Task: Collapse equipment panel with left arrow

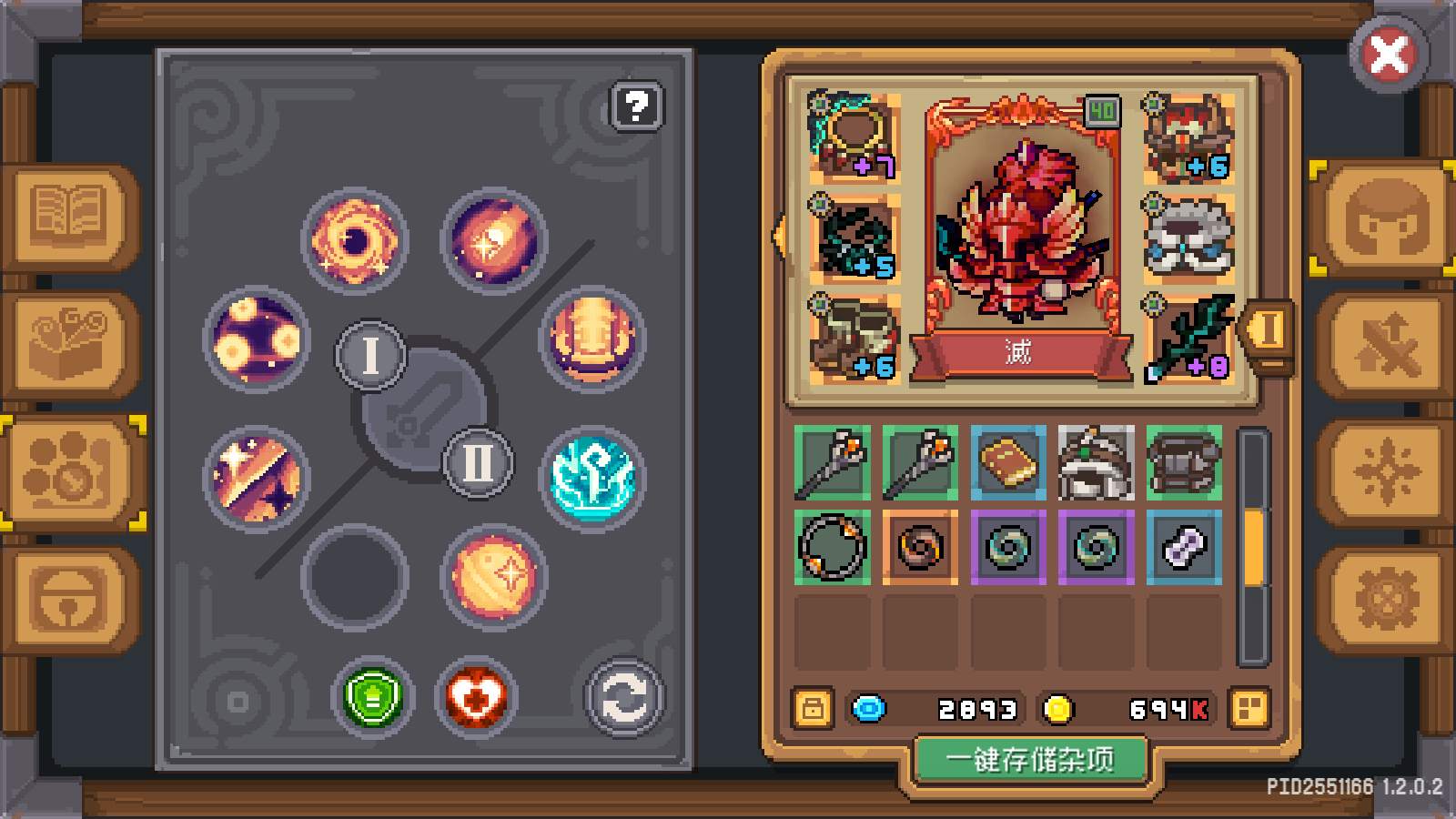Action: (781, 235)
